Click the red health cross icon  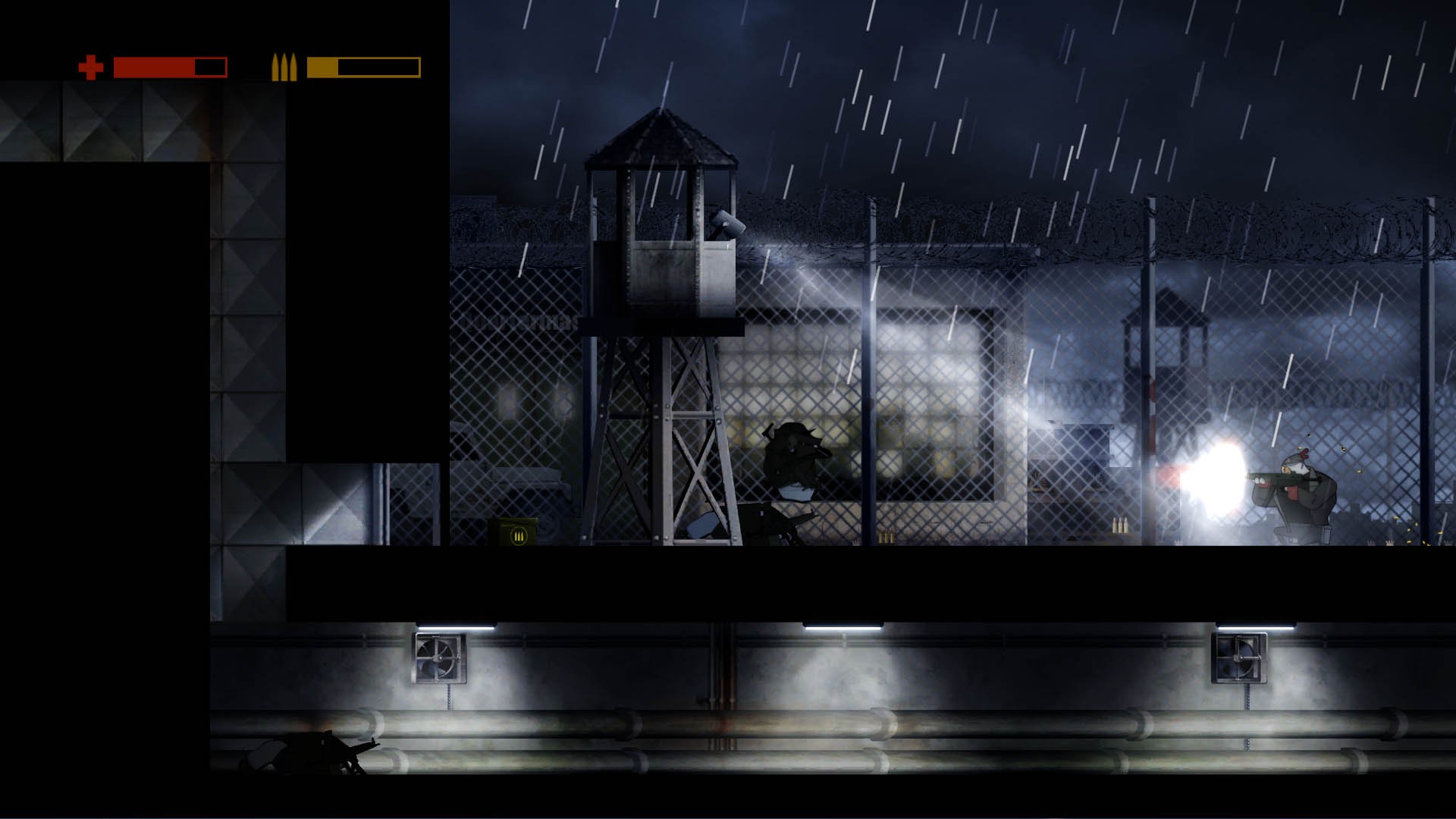[90, 67]
